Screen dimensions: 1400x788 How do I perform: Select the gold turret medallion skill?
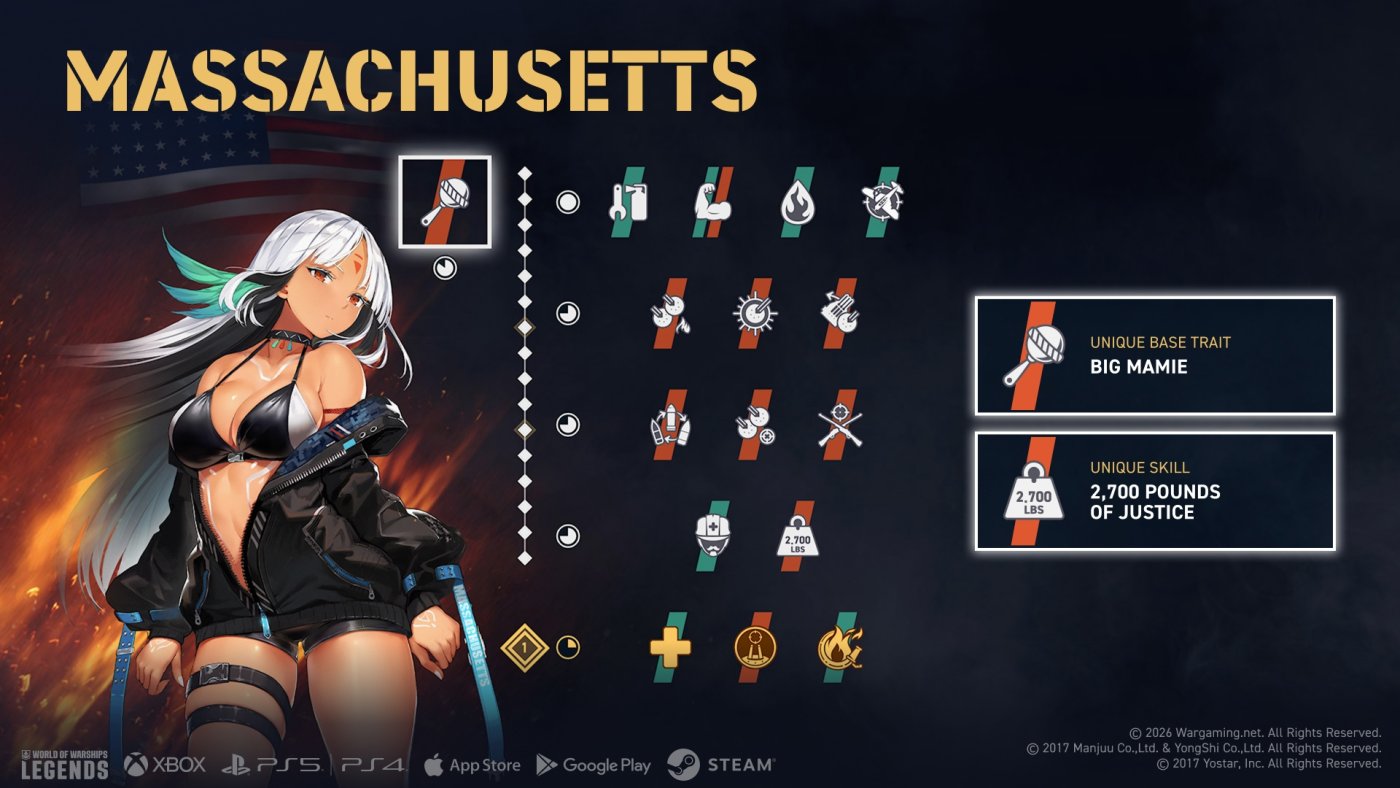tap(755, 647)
